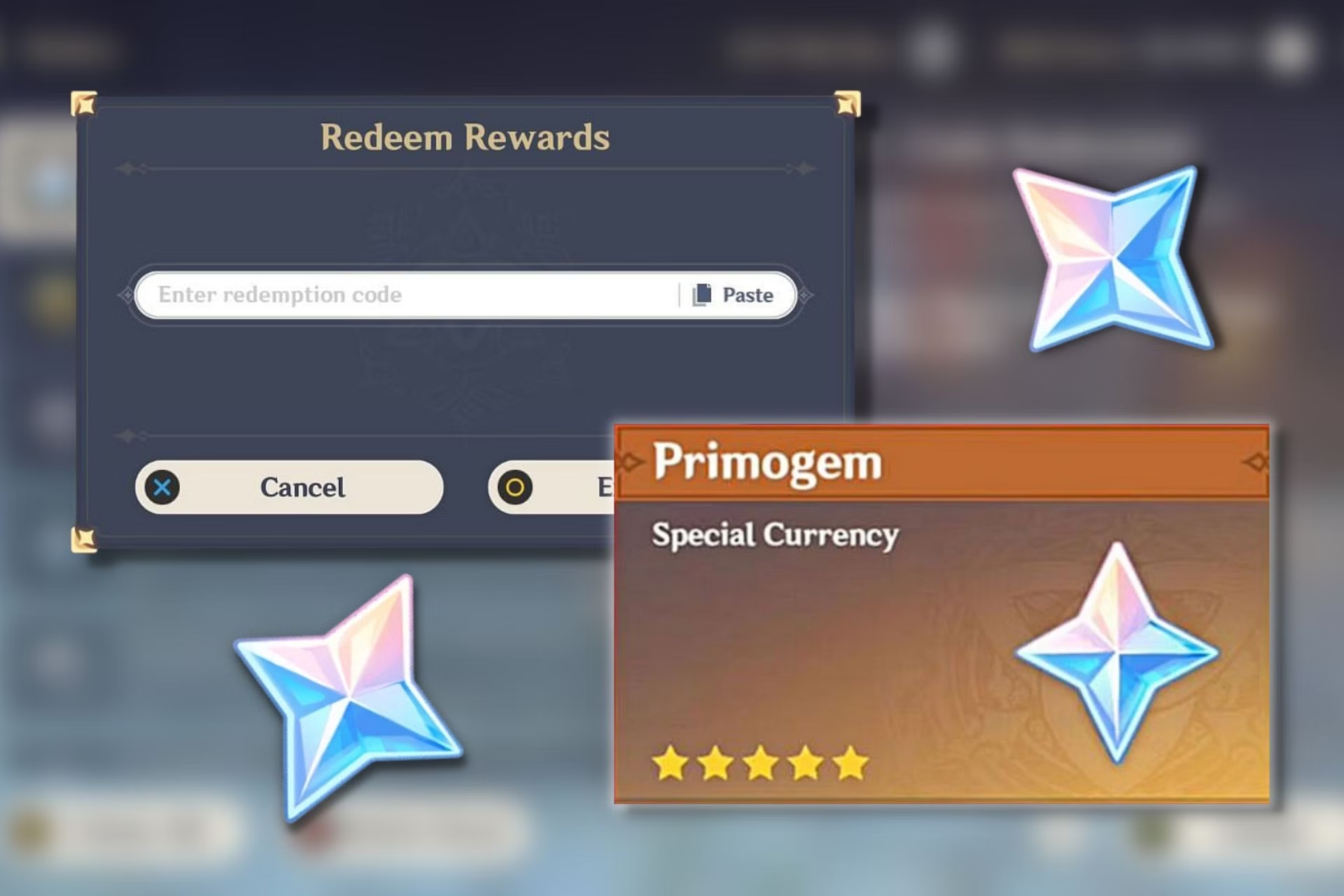Click the Redeem Rewards title
The image size is (1344, 896).
point(465,136)
